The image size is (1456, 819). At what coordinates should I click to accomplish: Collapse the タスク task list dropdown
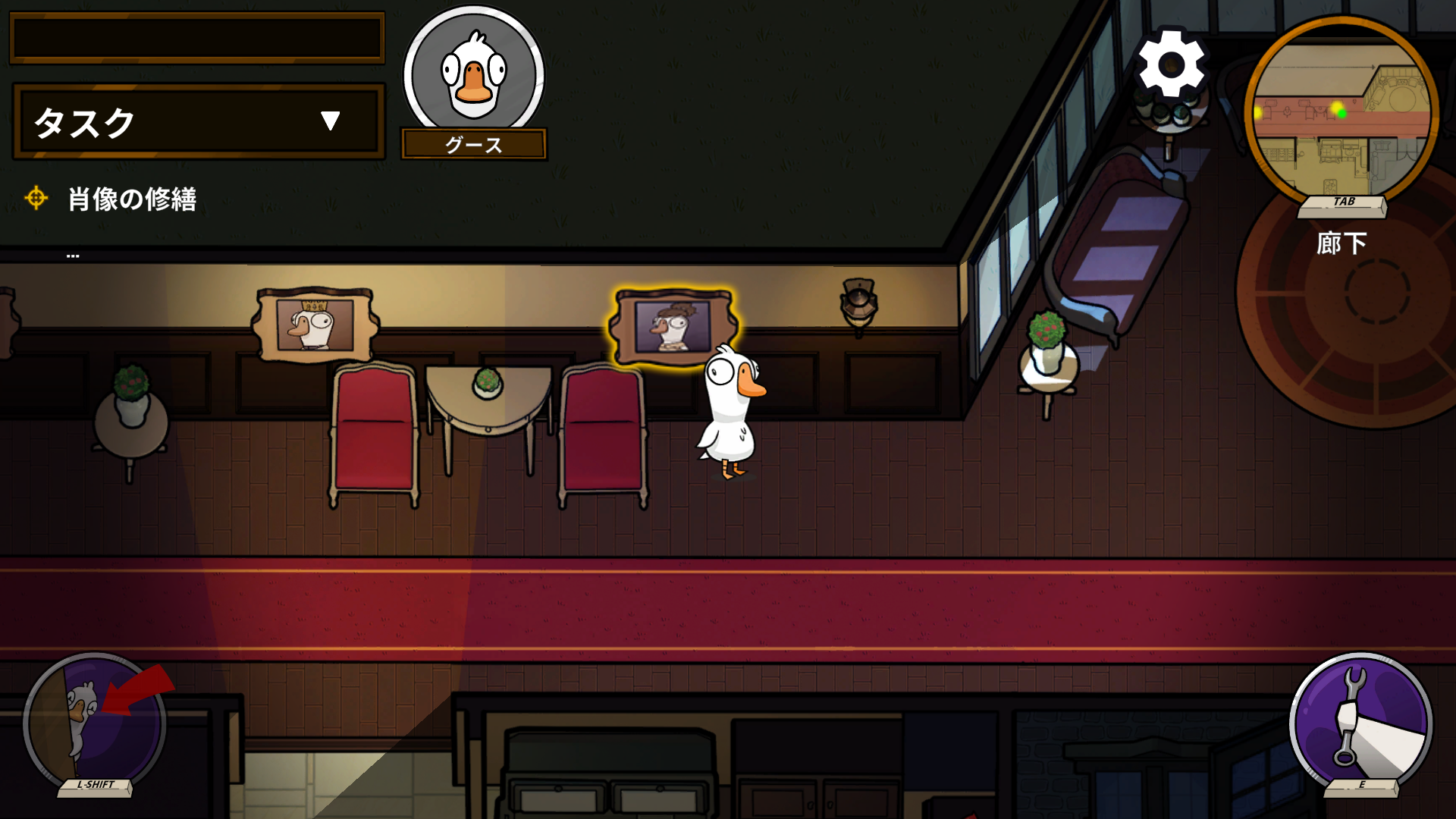click(x=330, y=121)
